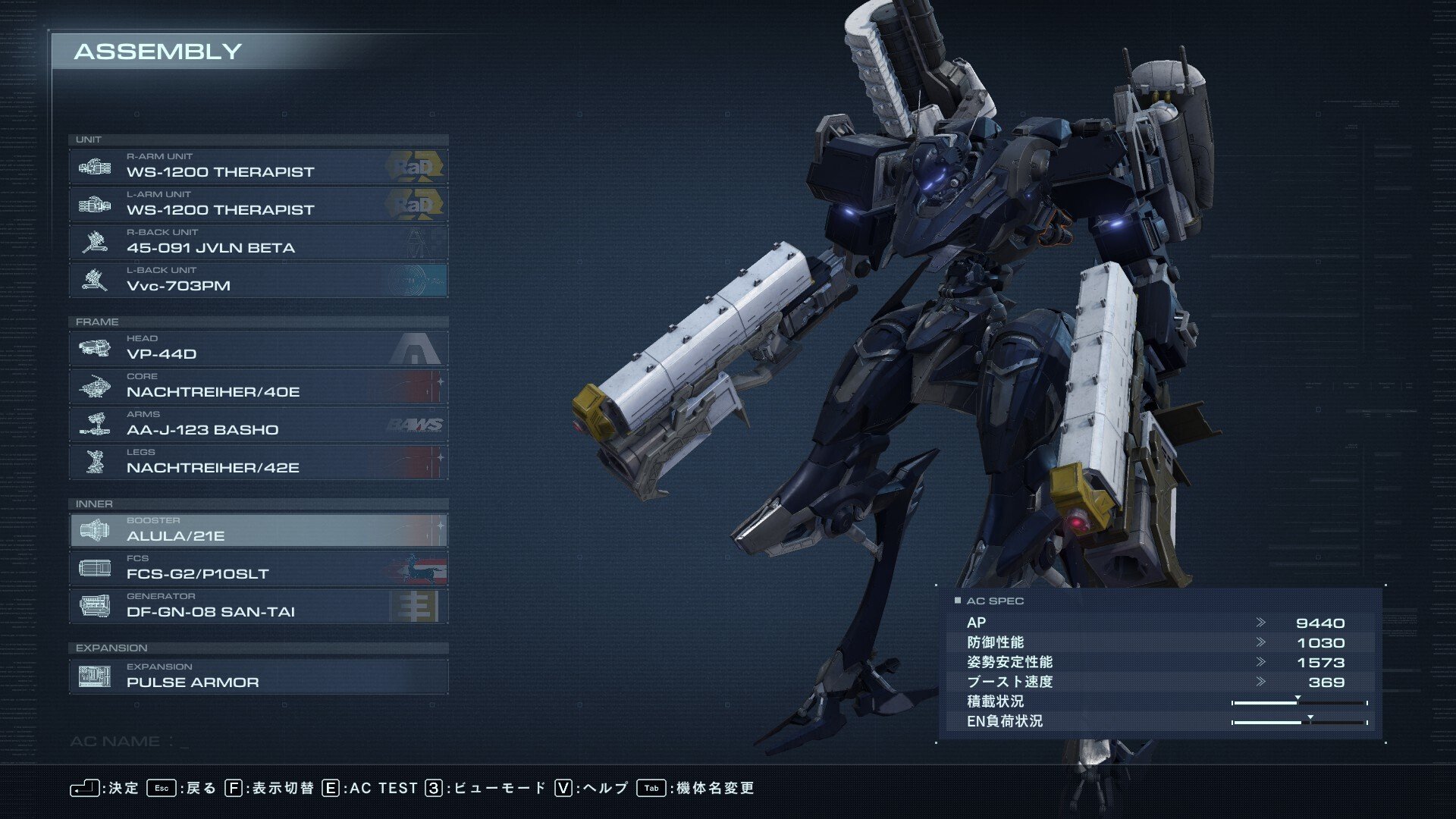Open the HEAD VP-44D part slot
The height and width of the screenshot is (819, 1456).
point(258,348)
